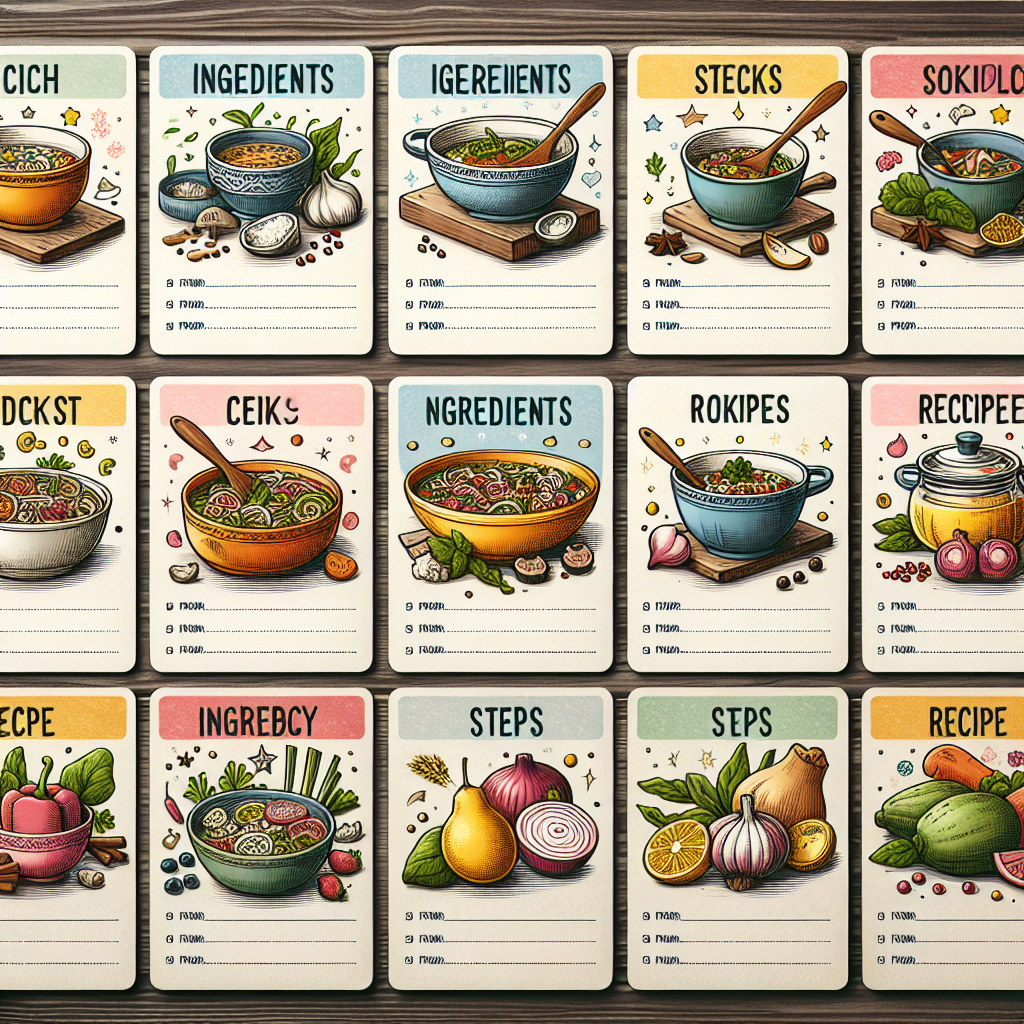
Task: Choose the NGREDIENTS card
Action: tap(500, 524)
